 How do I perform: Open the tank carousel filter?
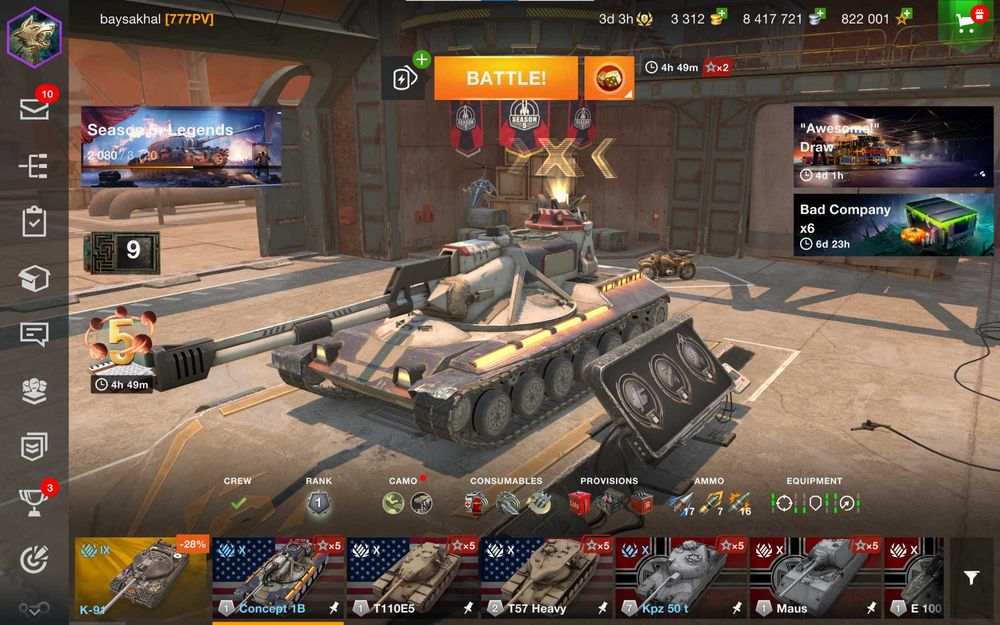(971, 578)
